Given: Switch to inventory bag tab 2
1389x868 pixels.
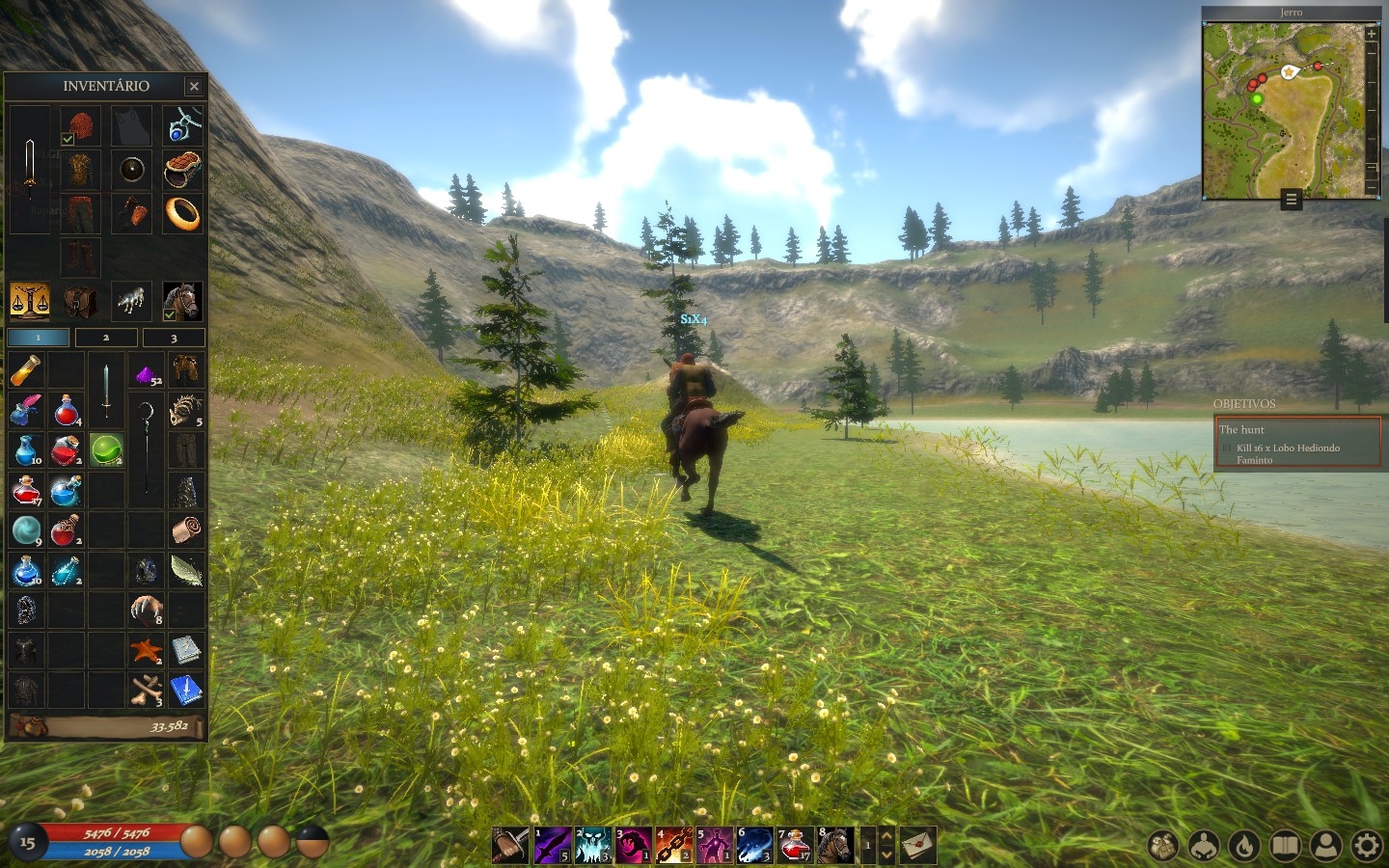Looking at the screenshot, I should click(106, 338).
